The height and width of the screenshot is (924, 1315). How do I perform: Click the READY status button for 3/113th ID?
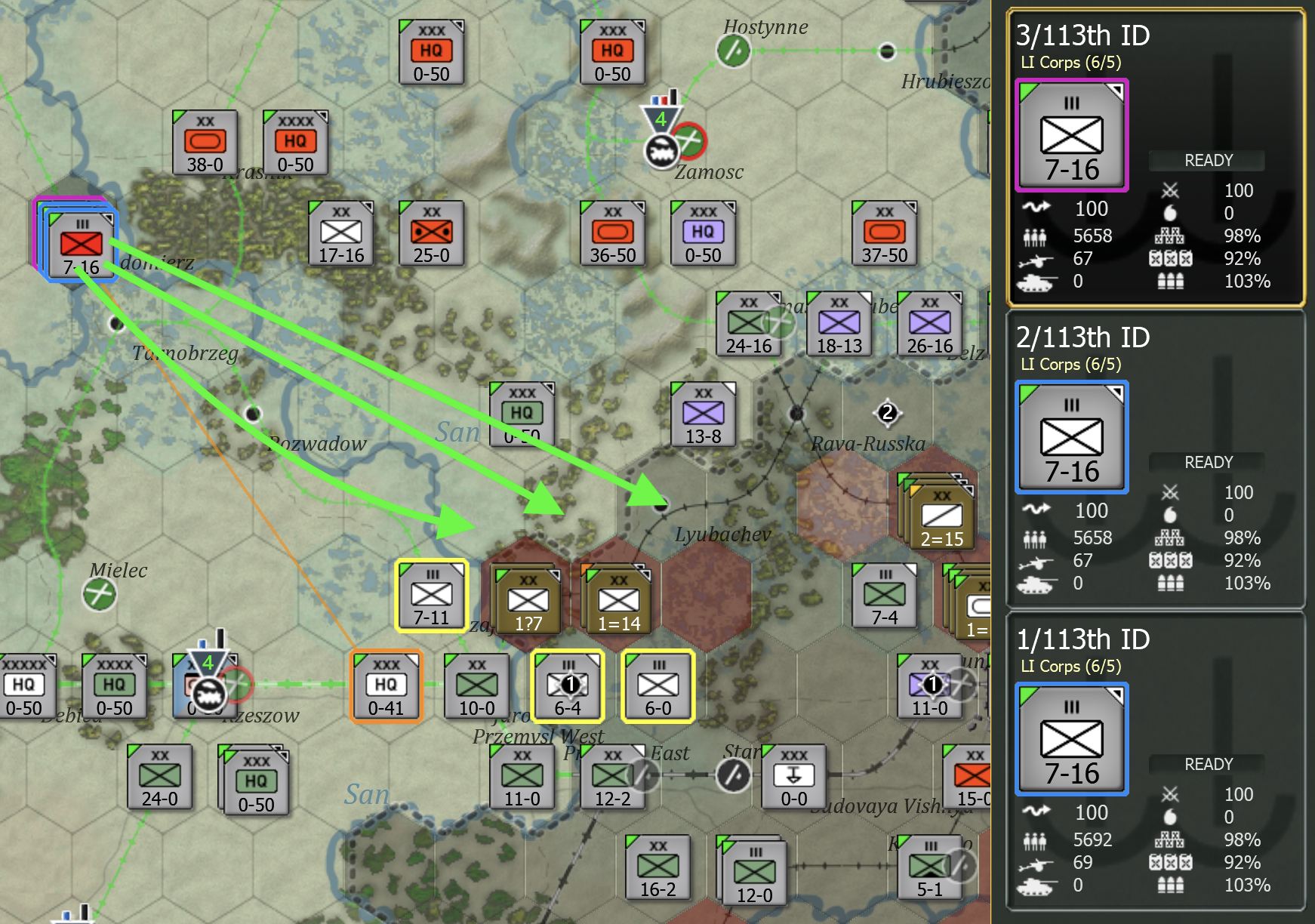click(x=1206, y=160)
